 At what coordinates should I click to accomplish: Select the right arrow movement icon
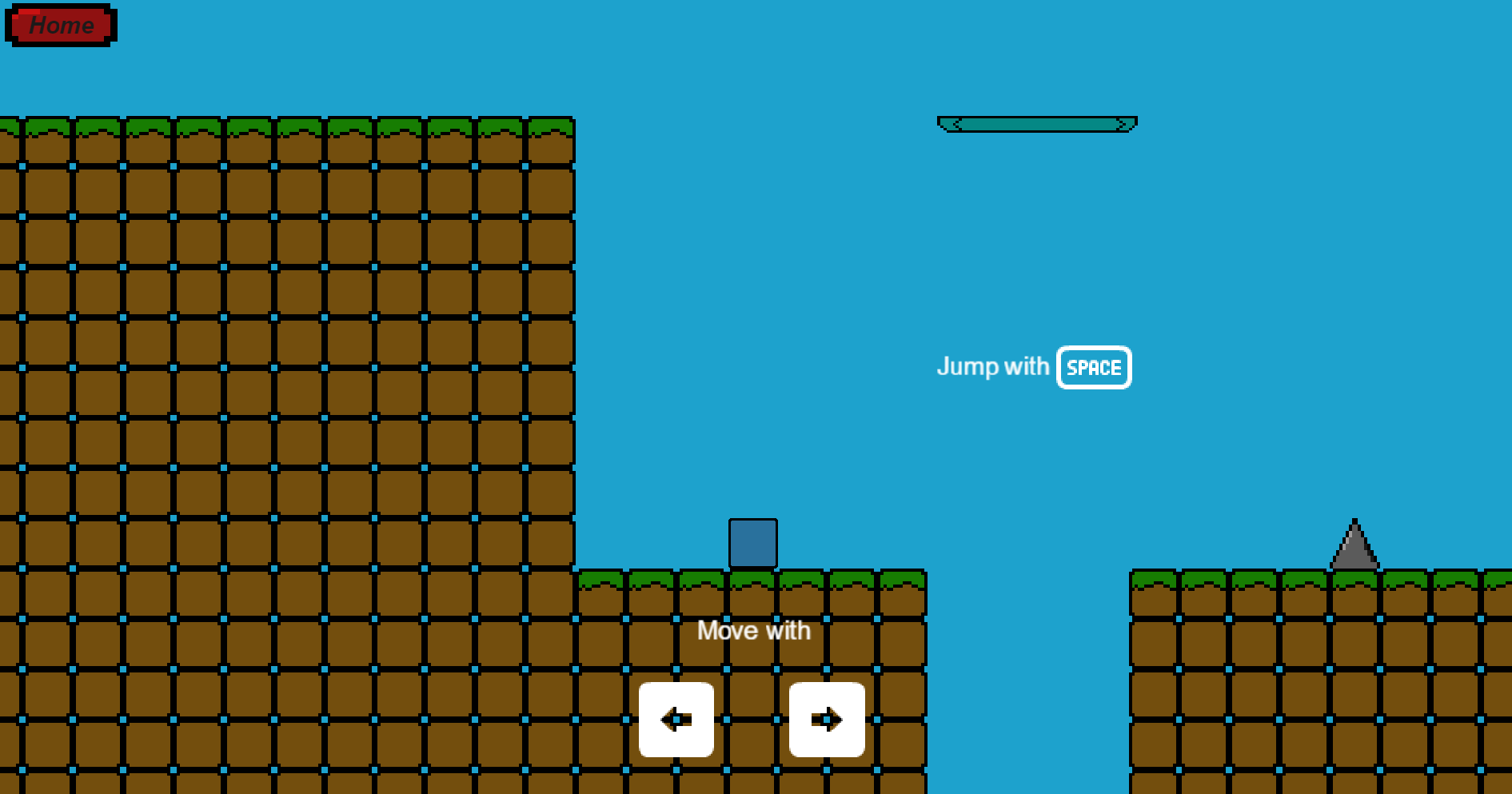827,720
